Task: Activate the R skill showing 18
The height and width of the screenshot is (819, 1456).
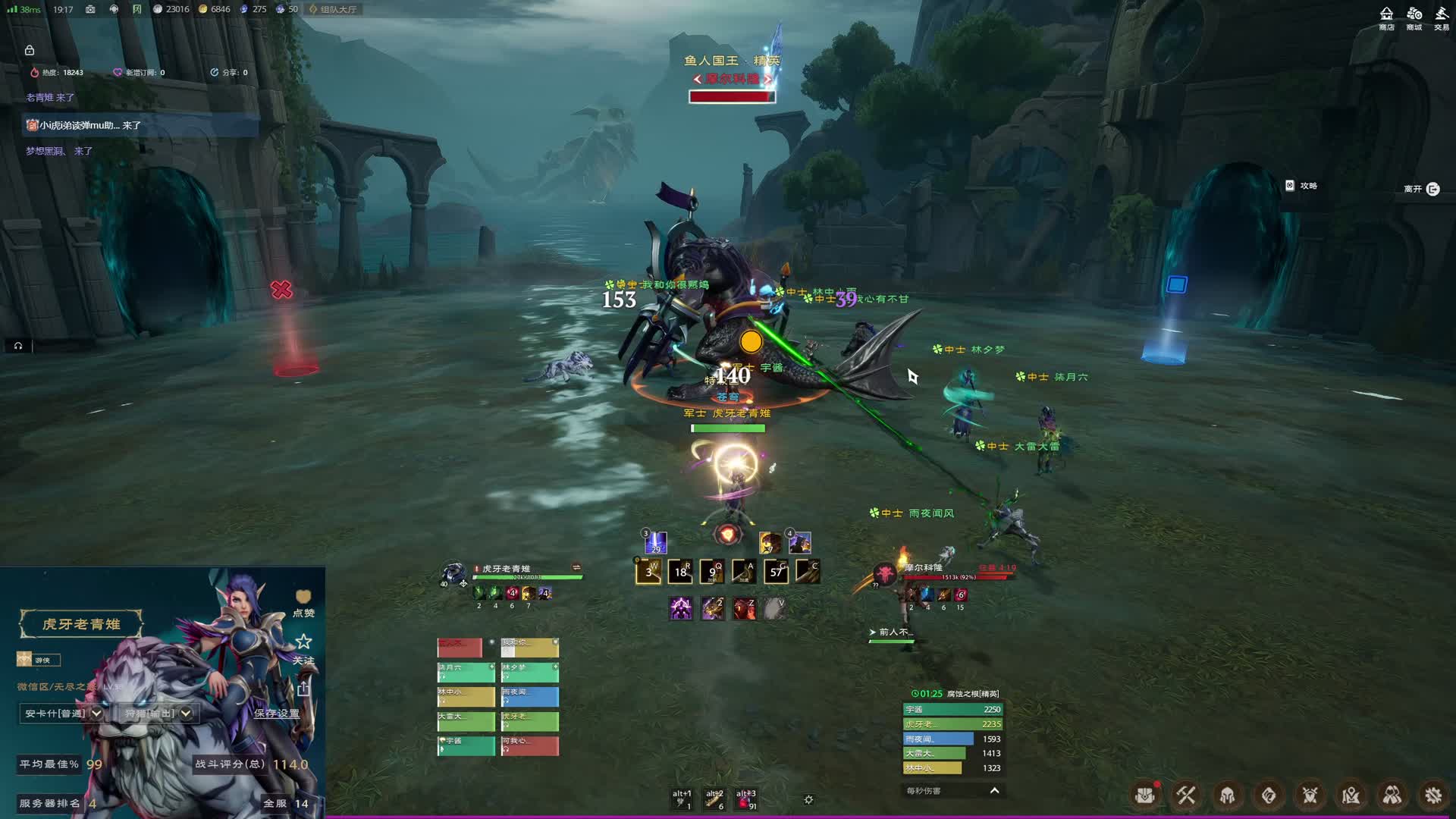Action: pos(681,572)
